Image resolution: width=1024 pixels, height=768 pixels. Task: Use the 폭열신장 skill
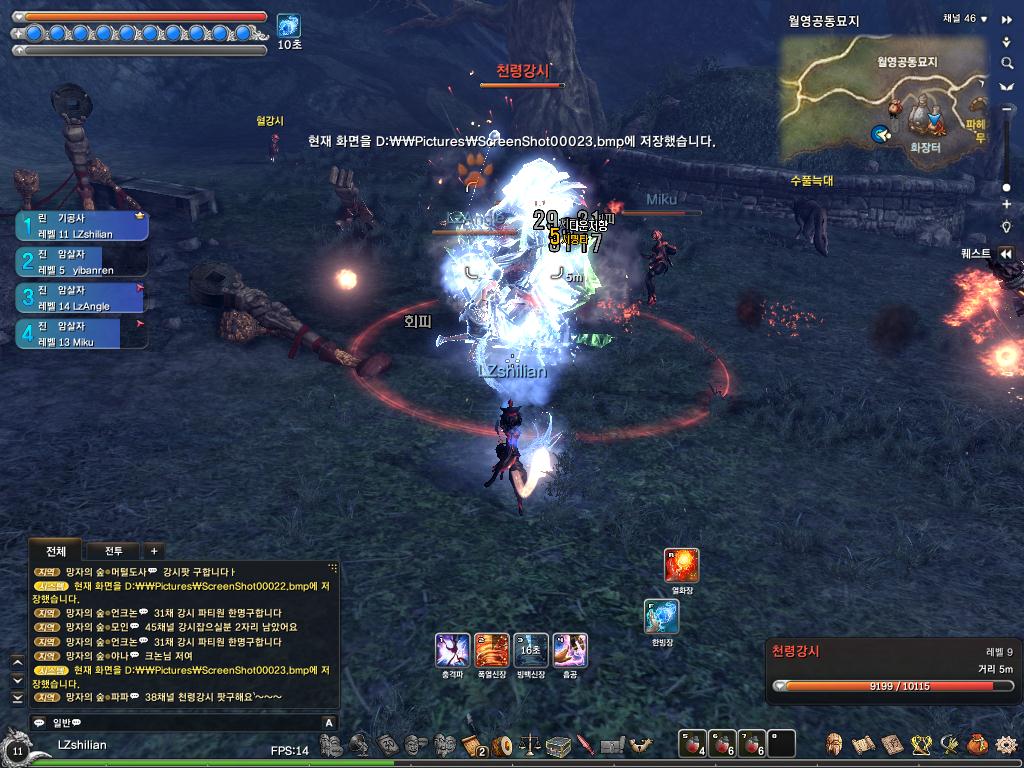tap(492, 651)
